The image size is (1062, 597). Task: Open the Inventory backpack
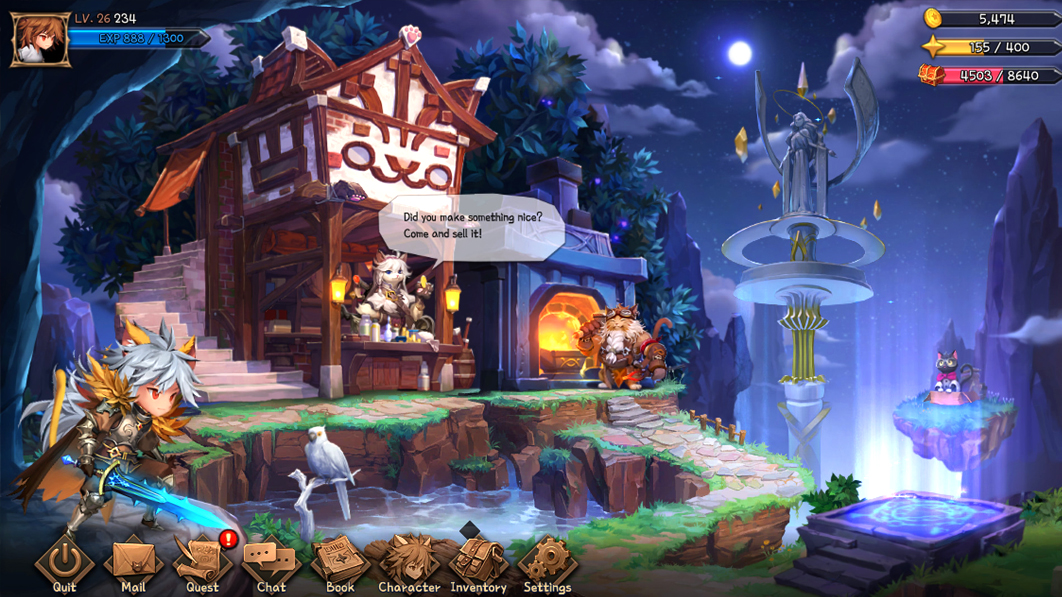coord(478,560)
